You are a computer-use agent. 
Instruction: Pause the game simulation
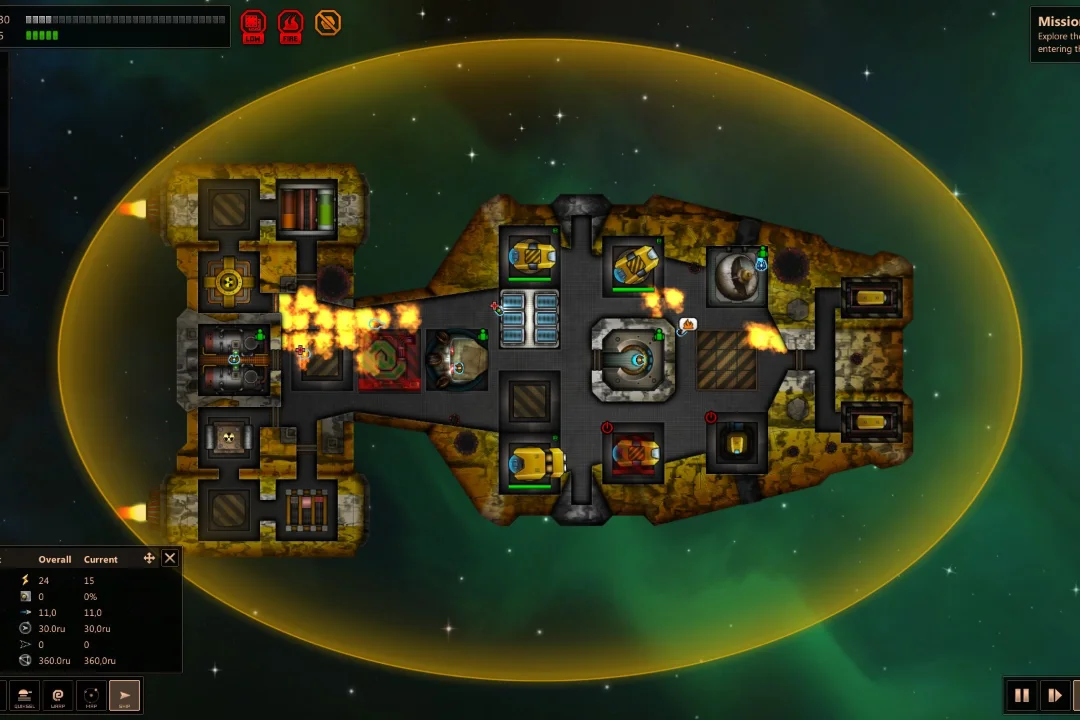(x=1022, y=695)
